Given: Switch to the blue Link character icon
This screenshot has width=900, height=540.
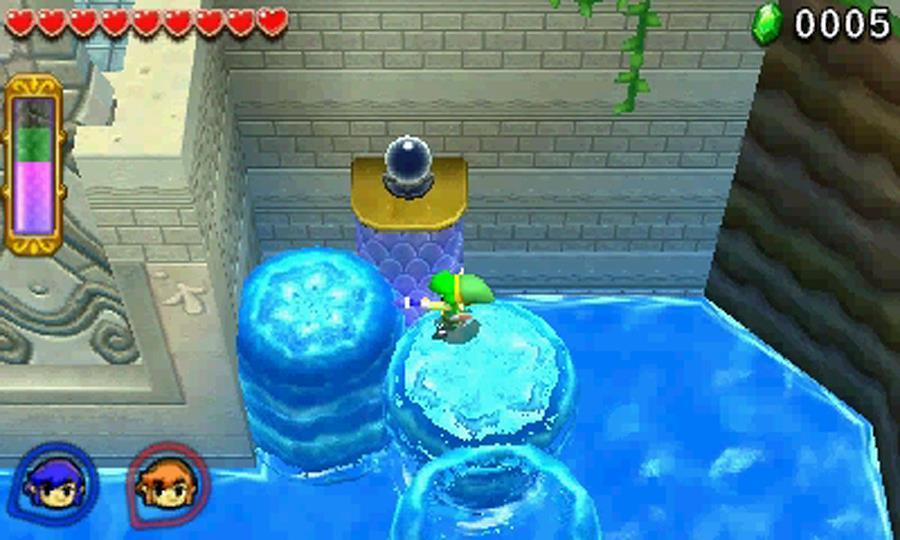Looking at the screenshot, I should point(54,484).
